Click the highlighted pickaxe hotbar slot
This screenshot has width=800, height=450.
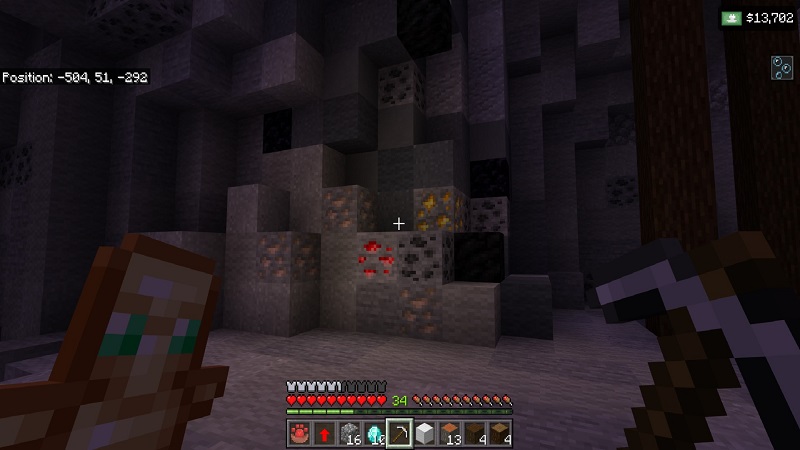pos(399,434)
